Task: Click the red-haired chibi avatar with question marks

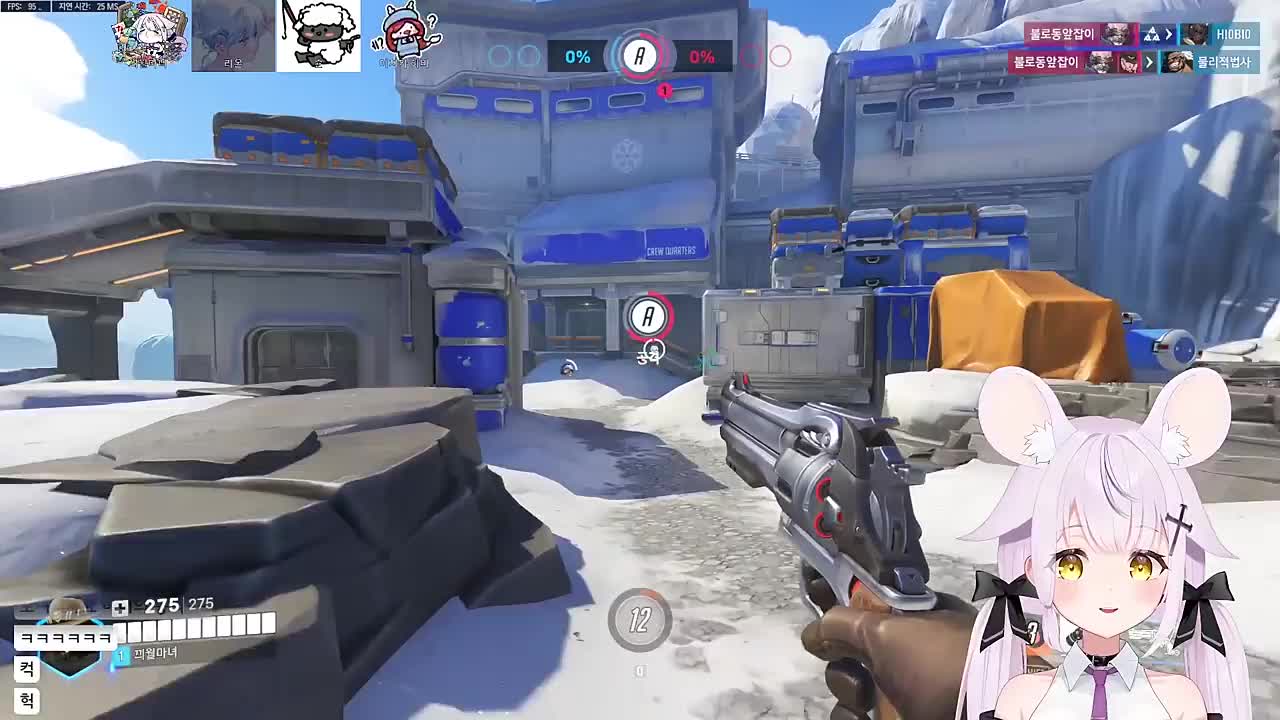Action: point(406,37)
